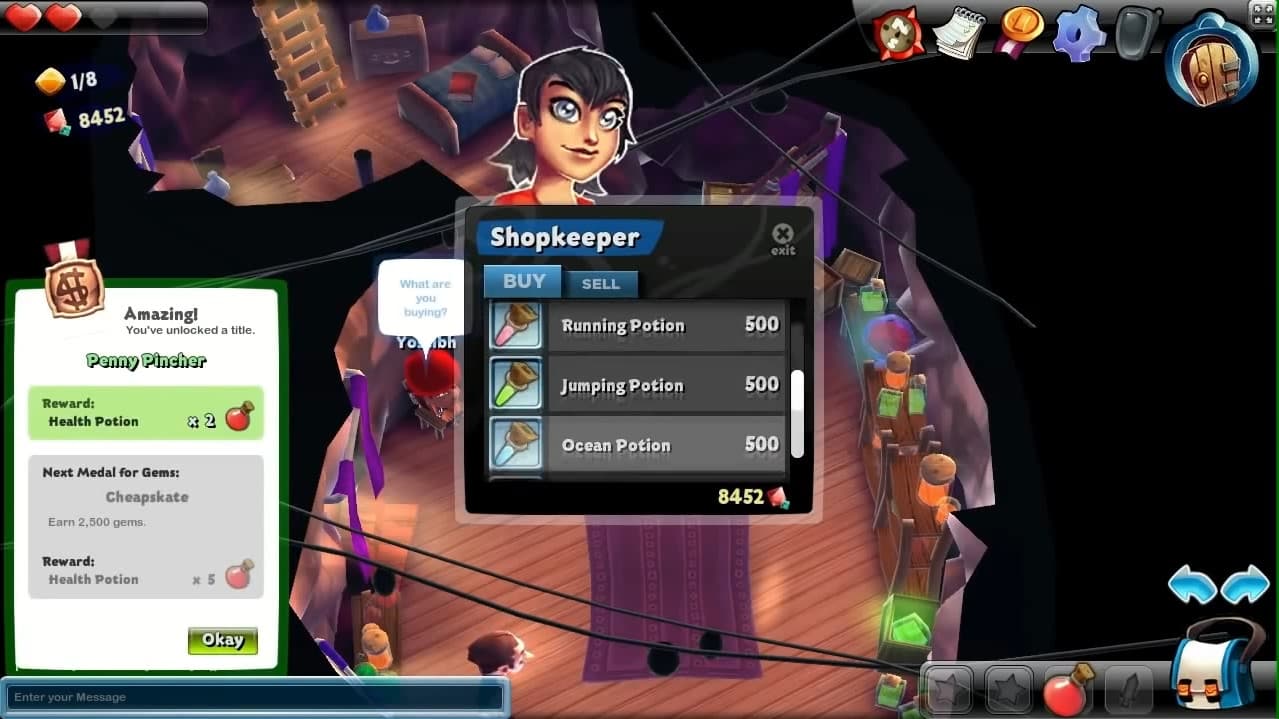The width and height of the screenshot is (1279, 719).
Task: Select the BUY tab
Action: (x=523, y=282)
